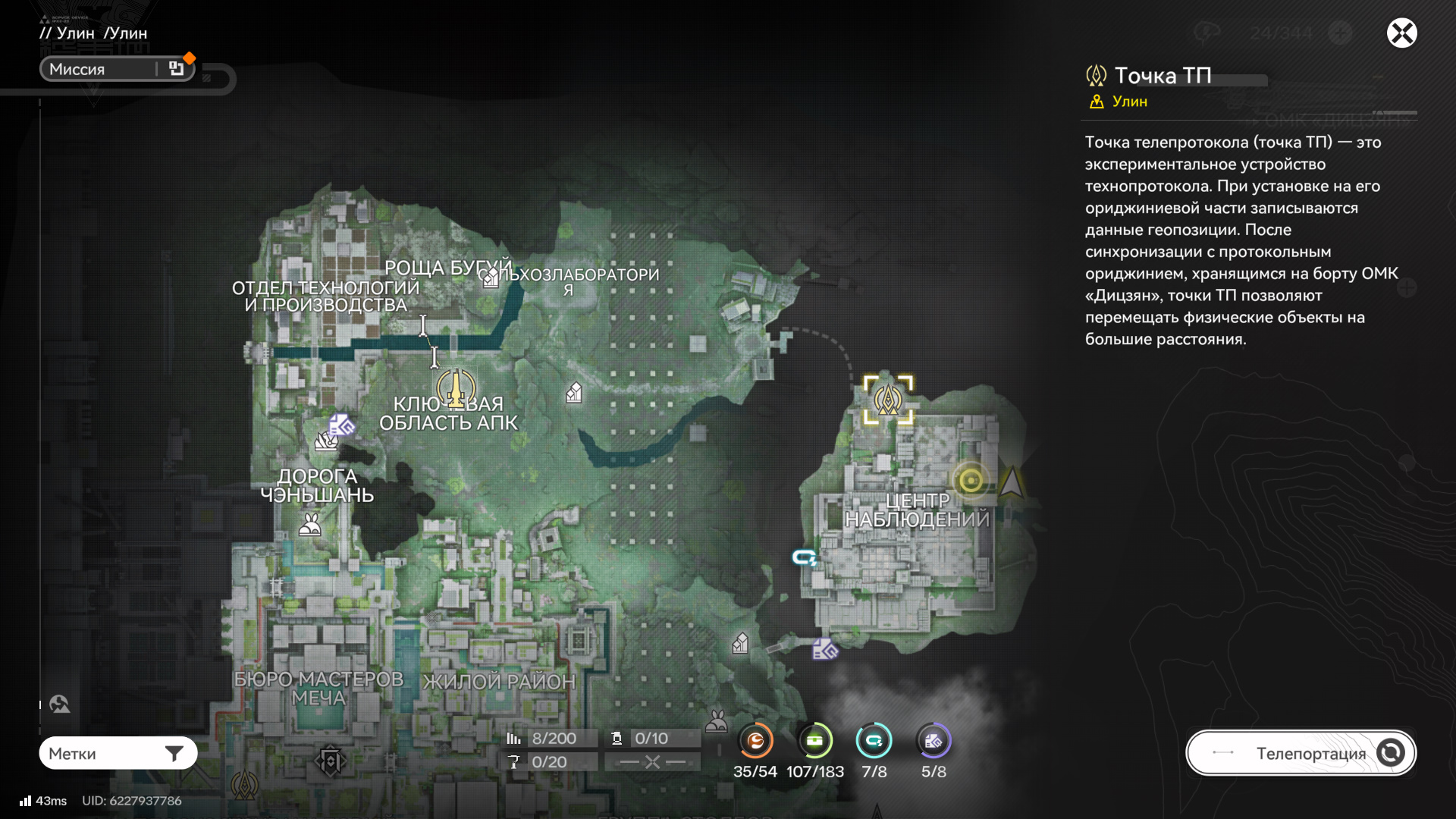Select the highlighted Точка ТП map marker
1456x819 pixels.
[x=888, y=399]
